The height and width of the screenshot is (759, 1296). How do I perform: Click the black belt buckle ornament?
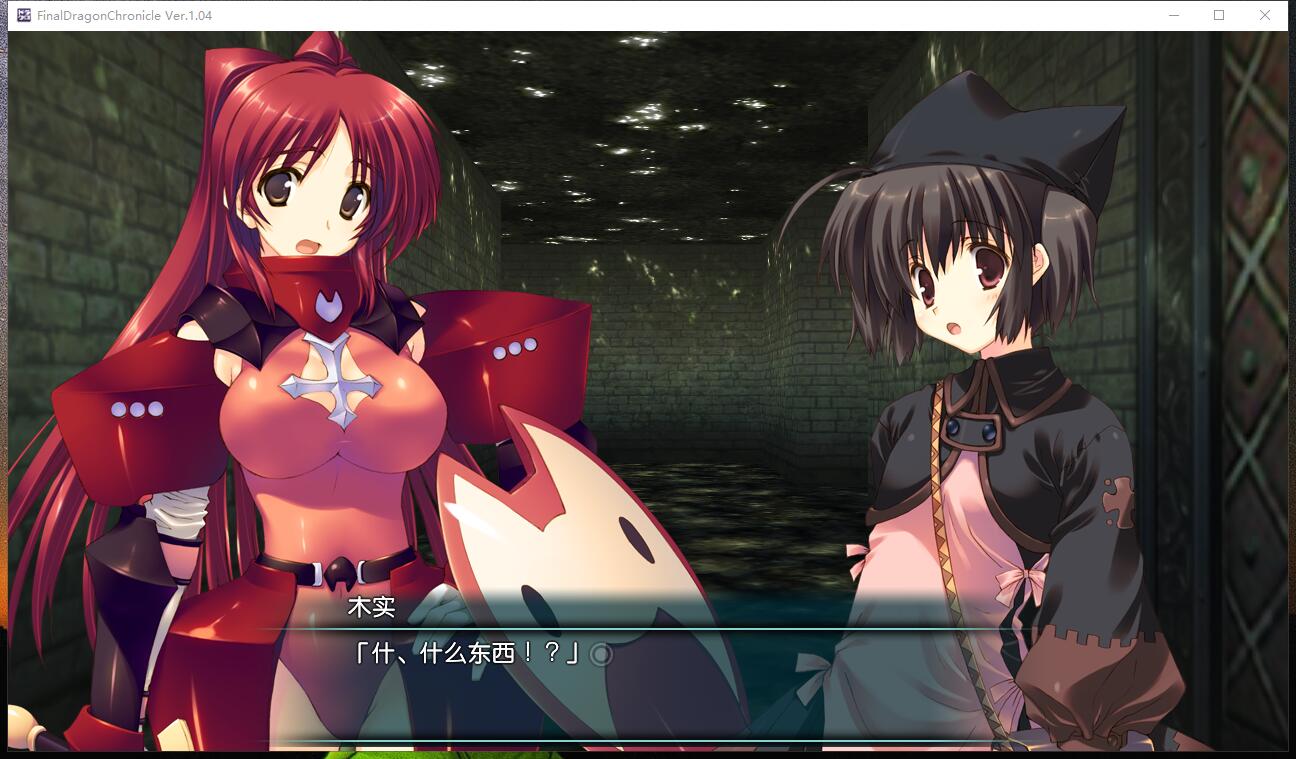click(x=338, y=573)
